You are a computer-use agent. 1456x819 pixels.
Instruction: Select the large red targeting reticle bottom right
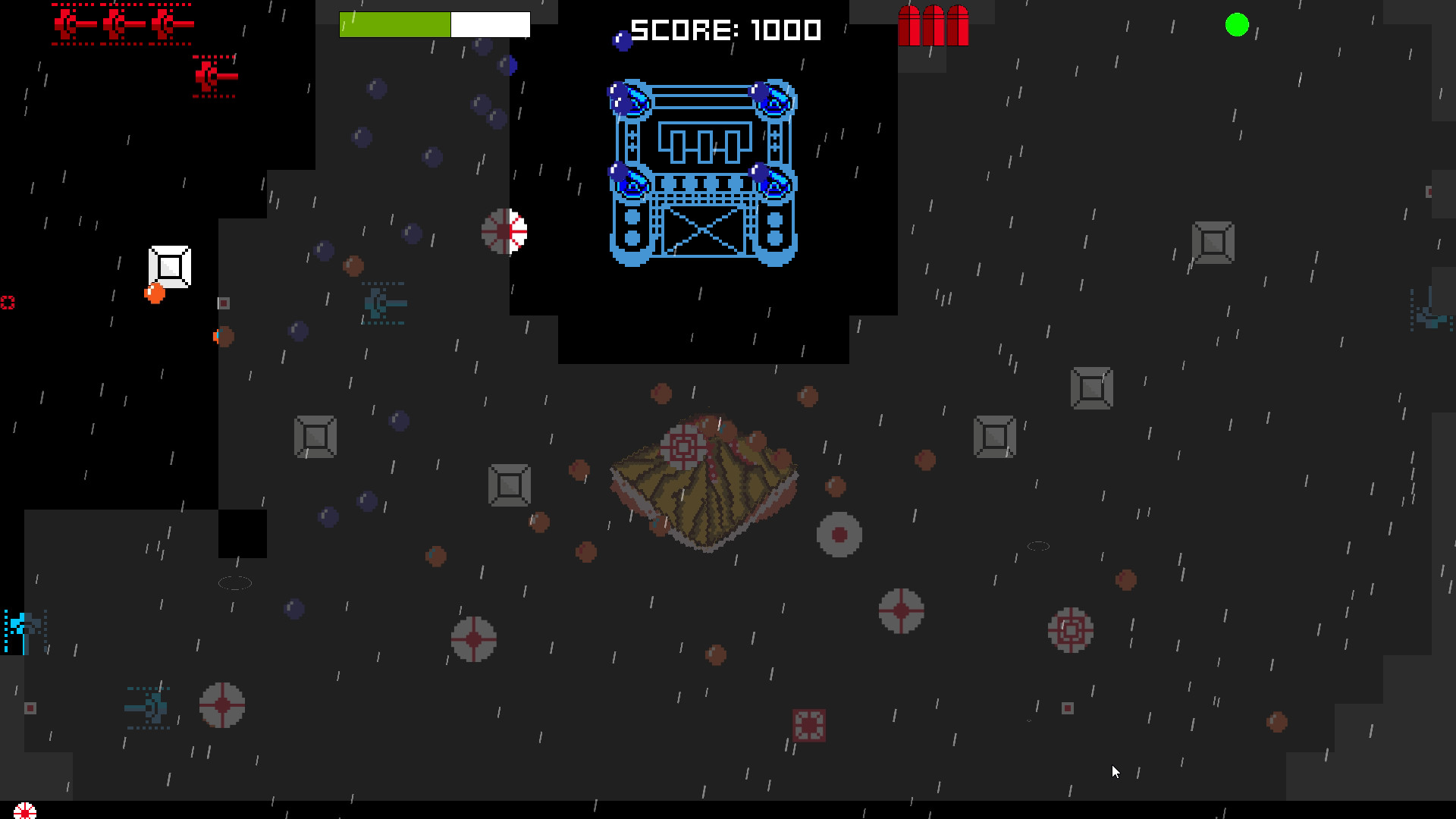point(1070,631)
